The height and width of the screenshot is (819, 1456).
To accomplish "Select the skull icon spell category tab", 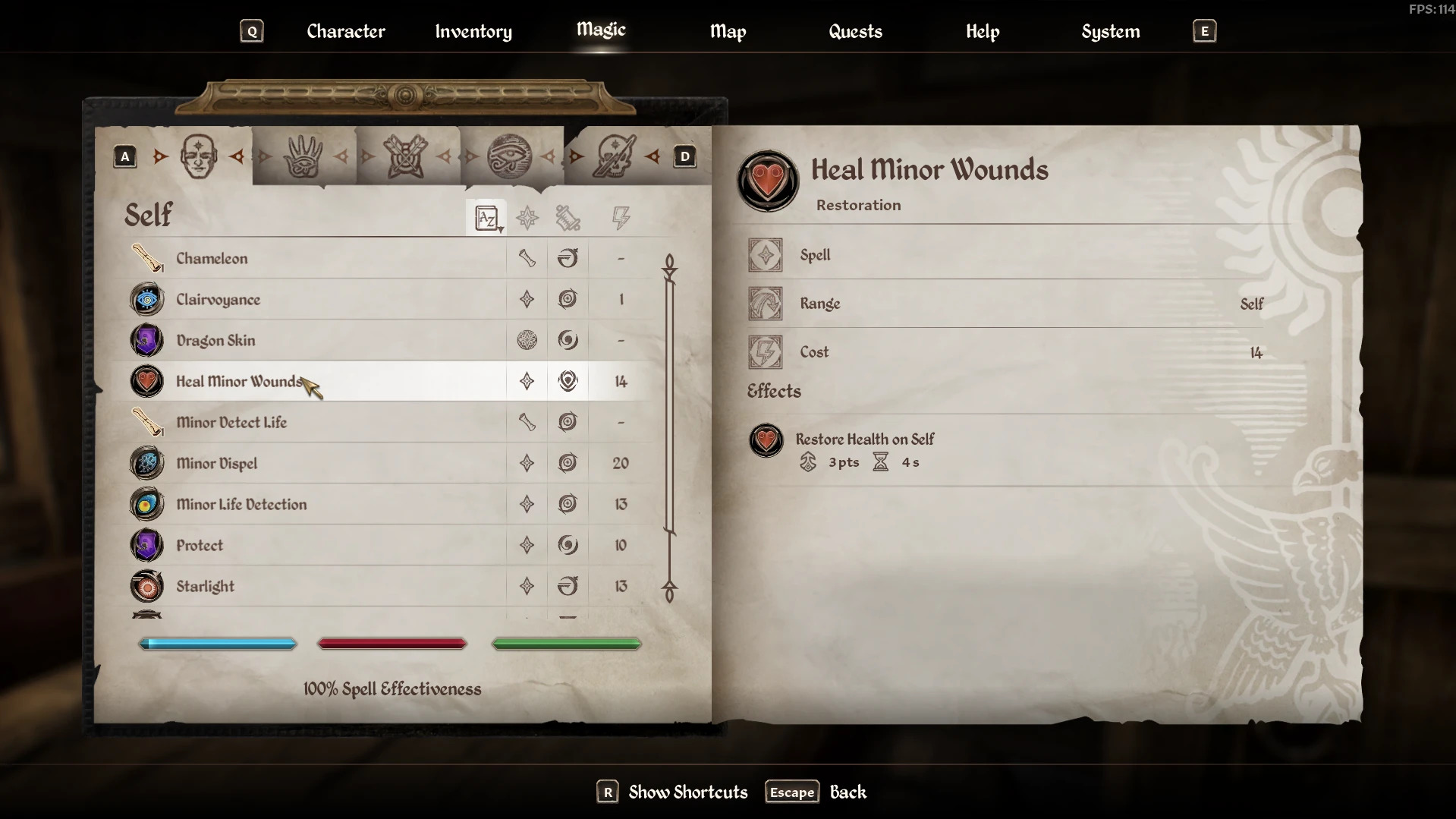I will [614, 156].
